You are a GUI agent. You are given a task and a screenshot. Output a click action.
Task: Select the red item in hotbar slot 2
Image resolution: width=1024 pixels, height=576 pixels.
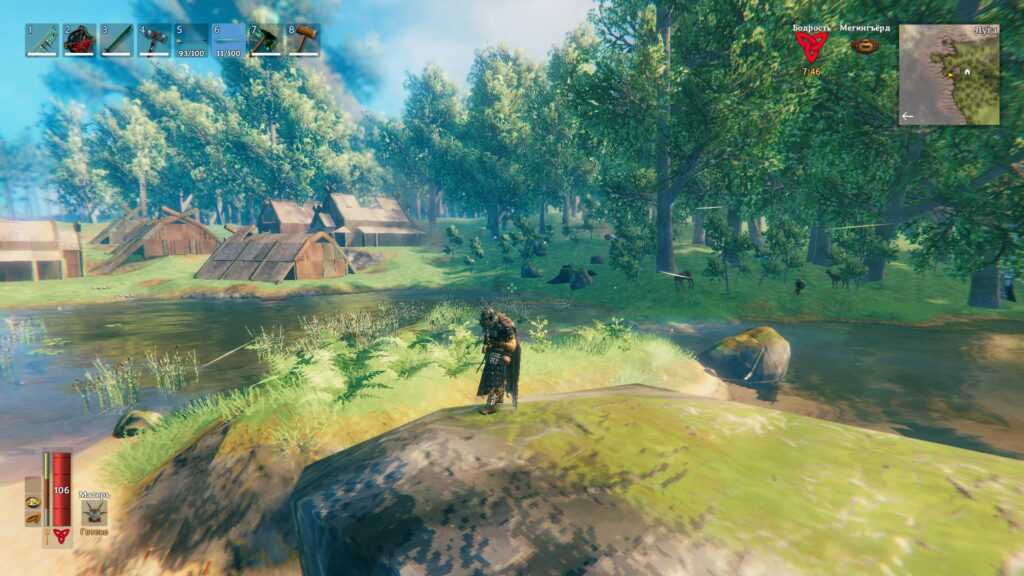point(79,40)
